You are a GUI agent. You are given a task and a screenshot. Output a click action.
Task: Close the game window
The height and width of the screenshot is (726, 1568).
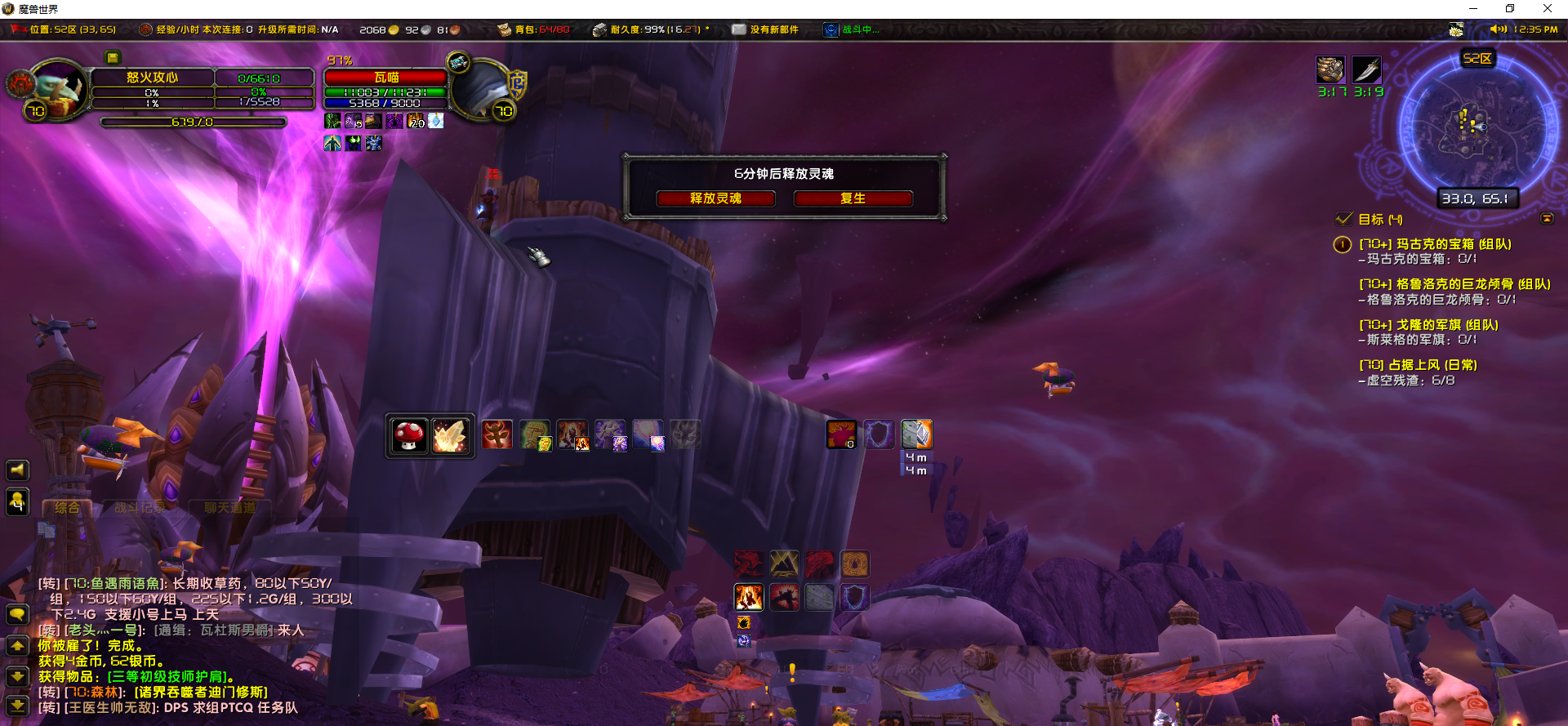(x=1548, y=9)
